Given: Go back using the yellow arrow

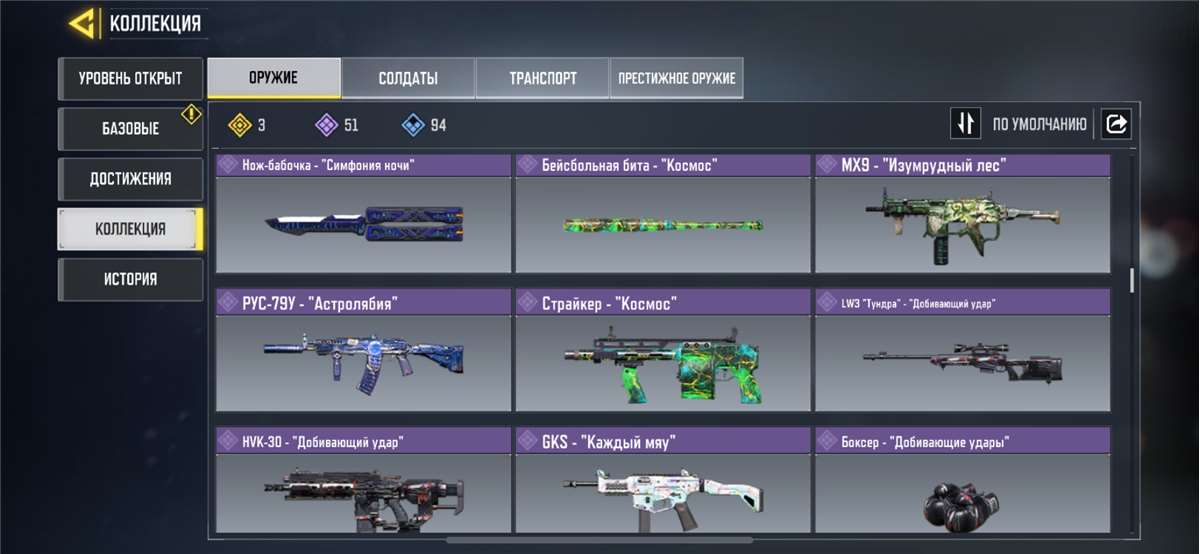Looking at the screenshot, I should (82, 23).
